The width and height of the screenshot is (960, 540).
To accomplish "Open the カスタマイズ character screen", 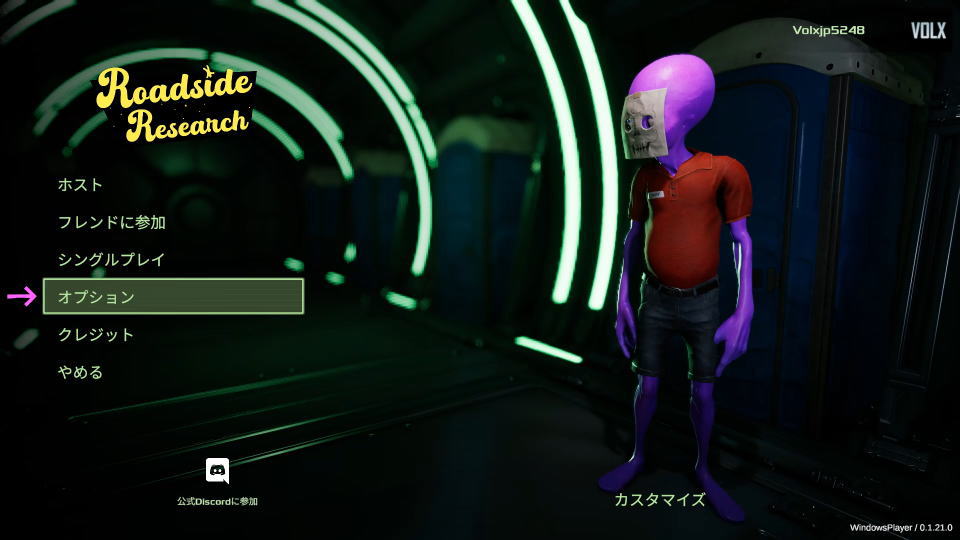I will click(x=660, y=499).
